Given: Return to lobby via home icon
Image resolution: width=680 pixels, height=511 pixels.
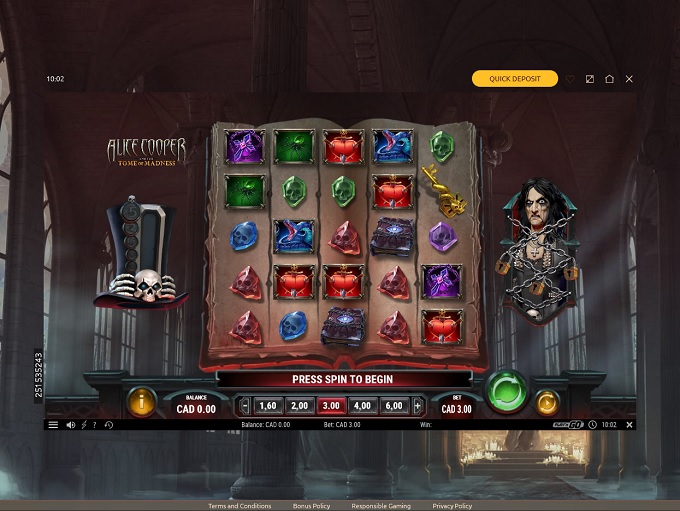Looking at the screenshot, I should [609, 79].
